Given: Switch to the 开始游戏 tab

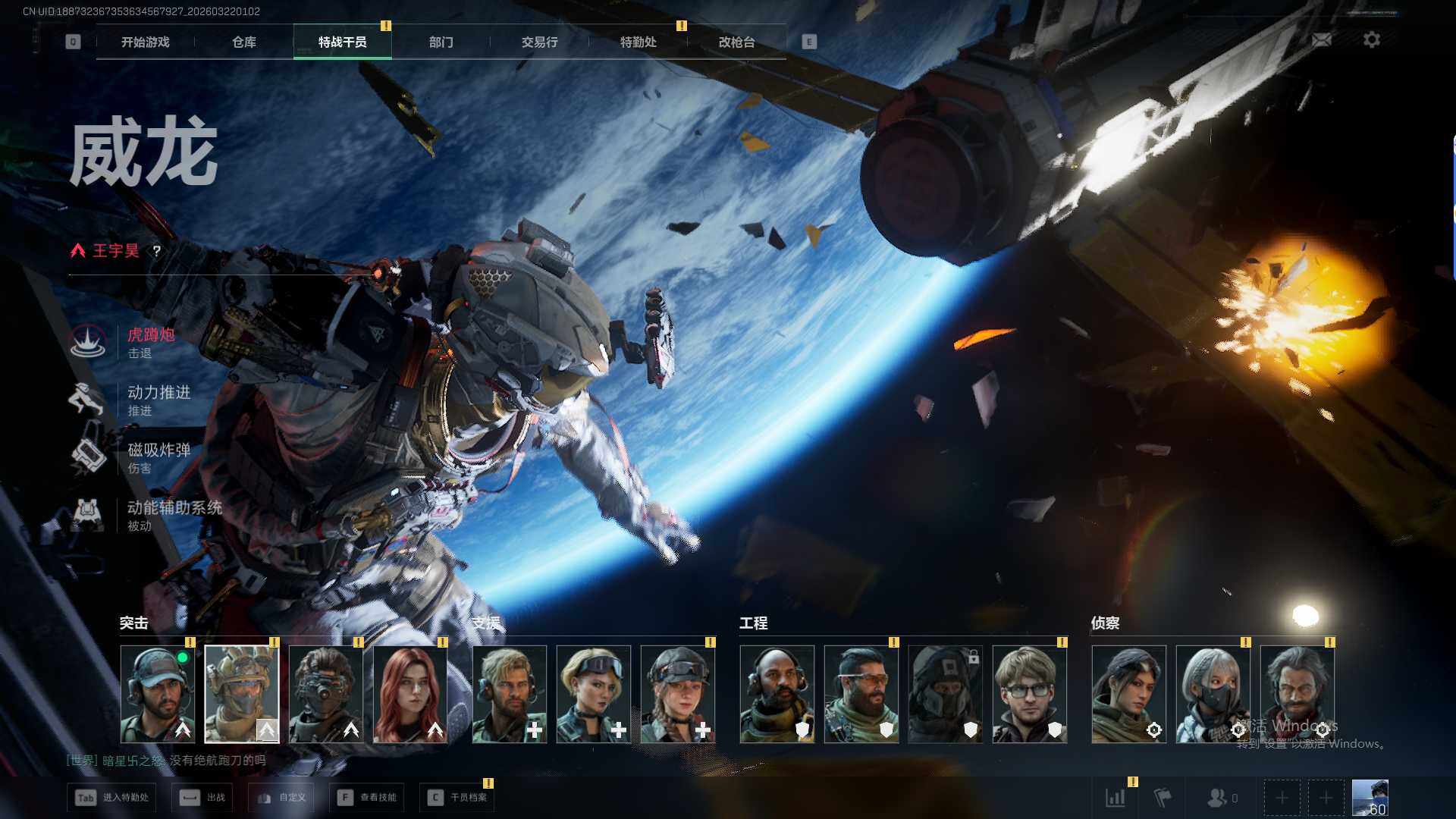Looking at the screenshot, I should (145, 42).
